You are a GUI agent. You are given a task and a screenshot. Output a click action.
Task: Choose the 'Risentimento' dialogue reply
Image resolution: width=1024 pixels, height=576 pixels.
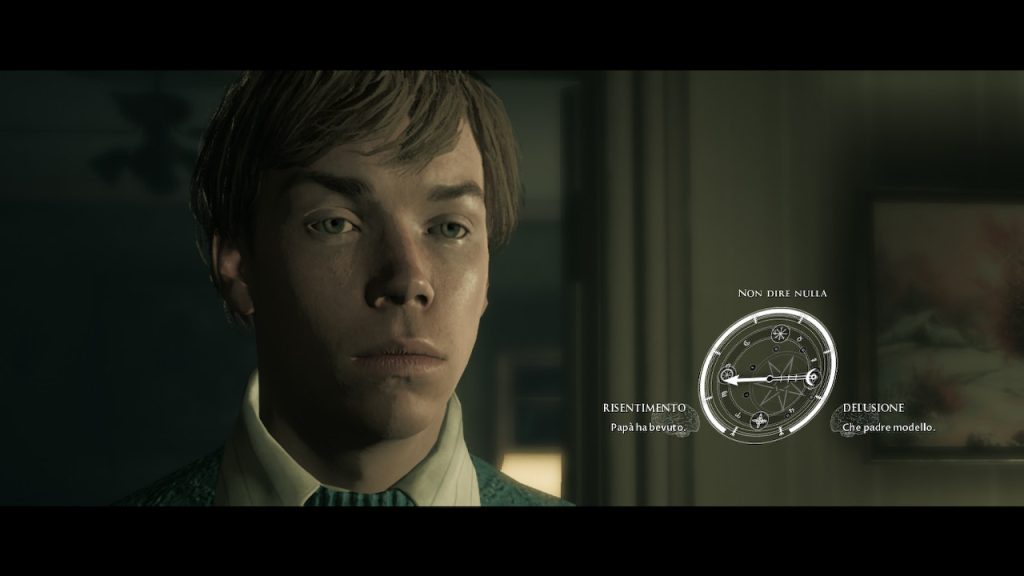tap(645, 408)
